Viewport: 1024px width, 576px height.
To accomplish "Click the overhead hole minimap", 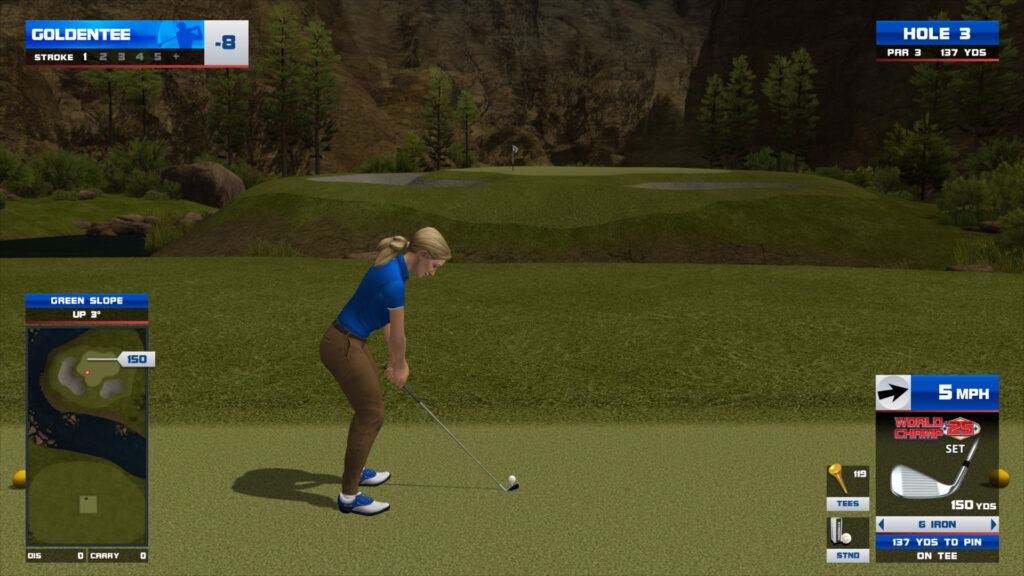I will (87, 435).
